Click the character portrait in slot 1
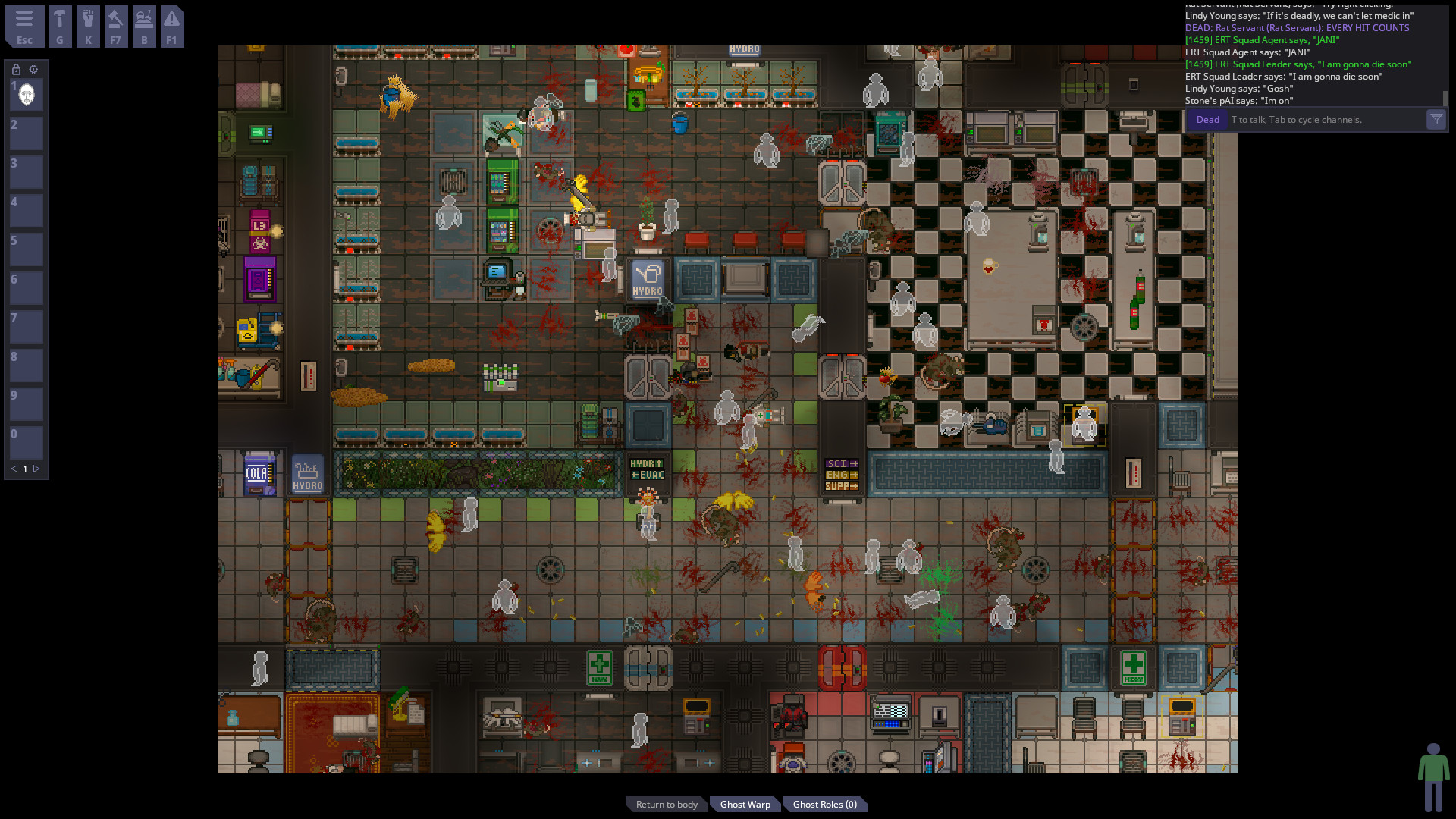 (26, 94)
